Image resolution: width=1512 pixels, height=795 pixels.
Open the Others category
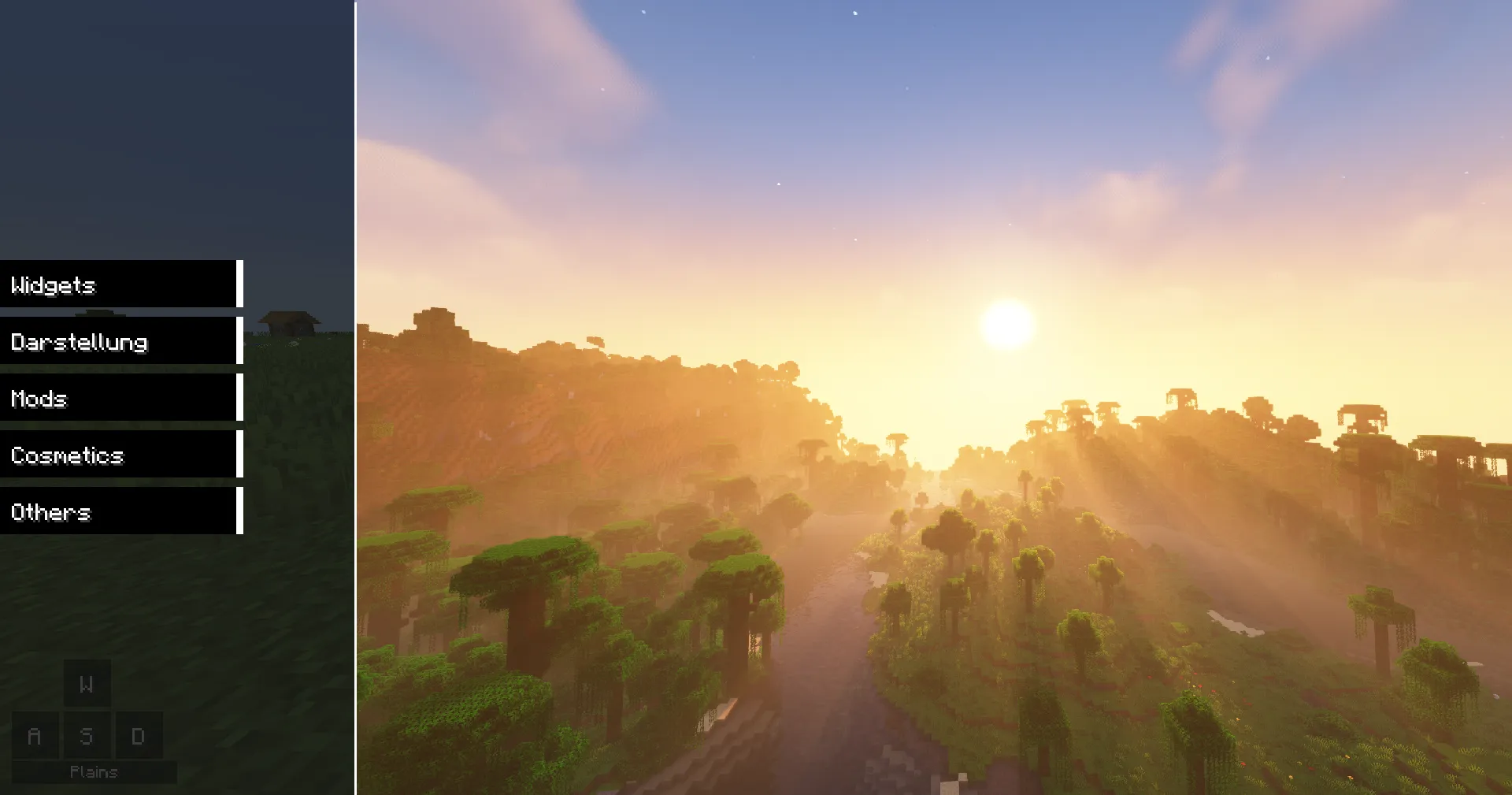tap(118, 512)
